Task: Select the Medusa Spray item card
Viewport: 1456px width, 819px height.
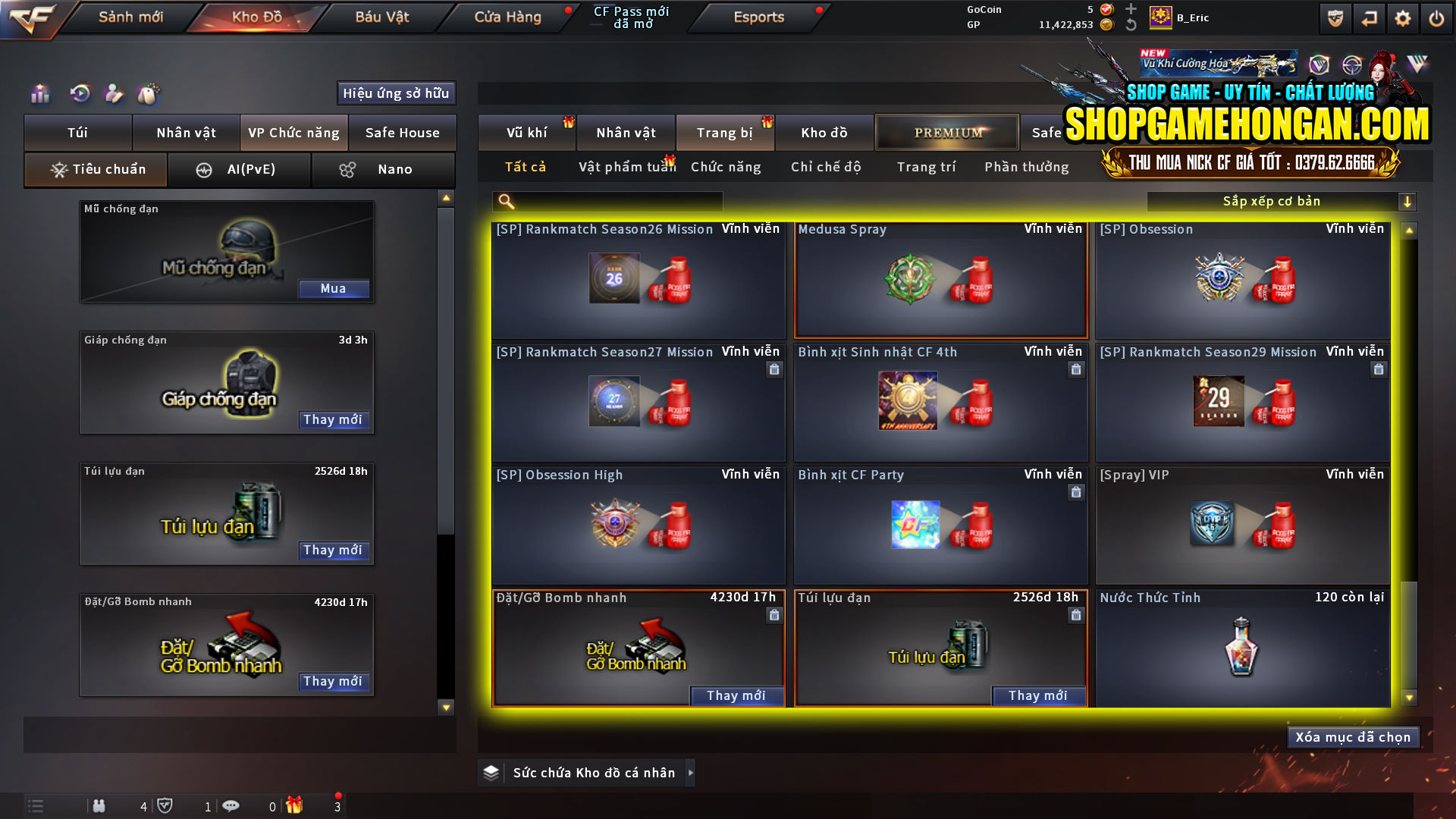Action: pyautogui.click(x=940, y=281)
